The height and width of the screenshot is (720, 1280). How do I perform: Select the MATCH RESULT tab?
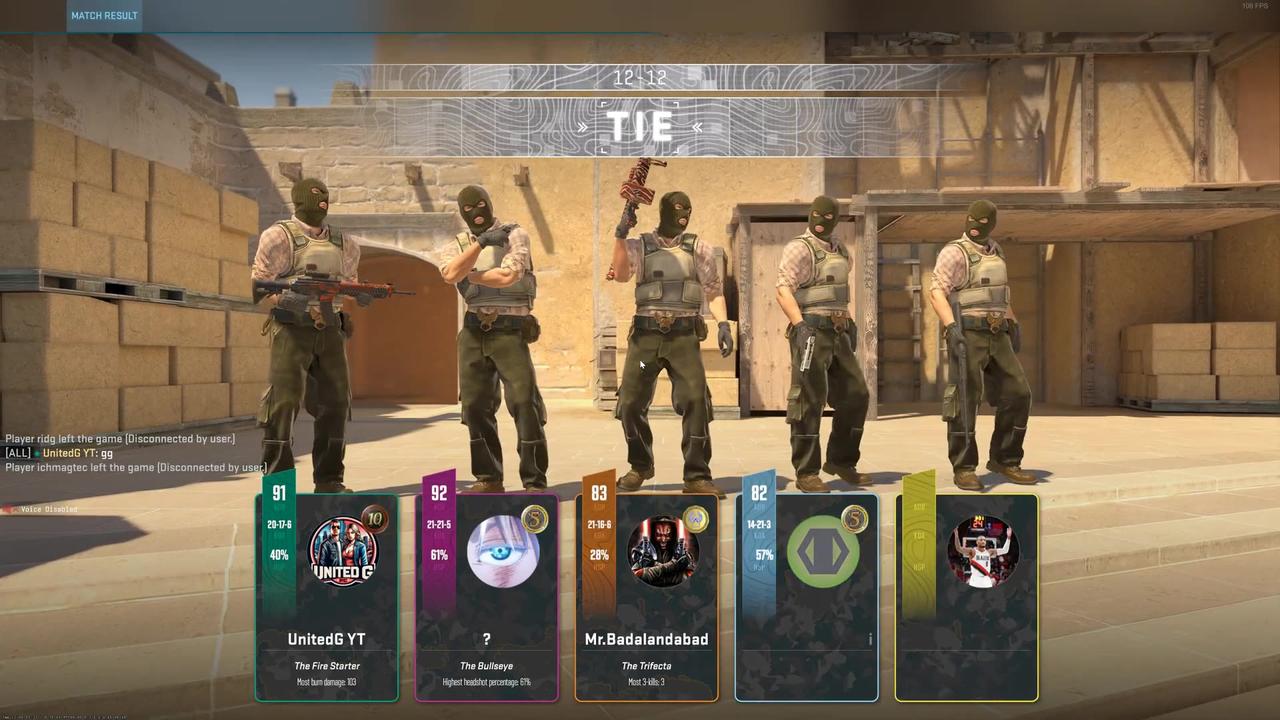pyautogui.click(x=104, y=15)
